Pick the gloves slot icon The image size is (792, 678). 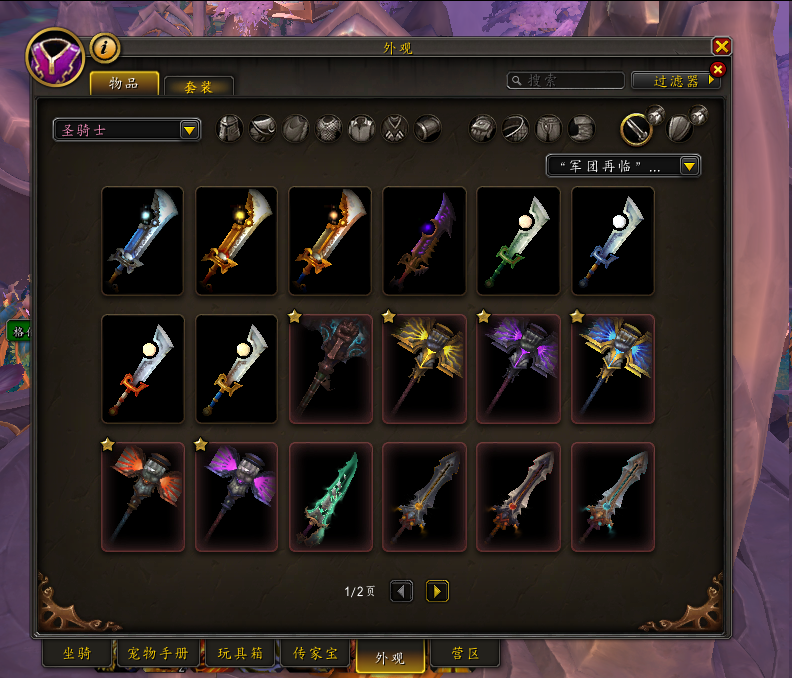coord(483,128)
